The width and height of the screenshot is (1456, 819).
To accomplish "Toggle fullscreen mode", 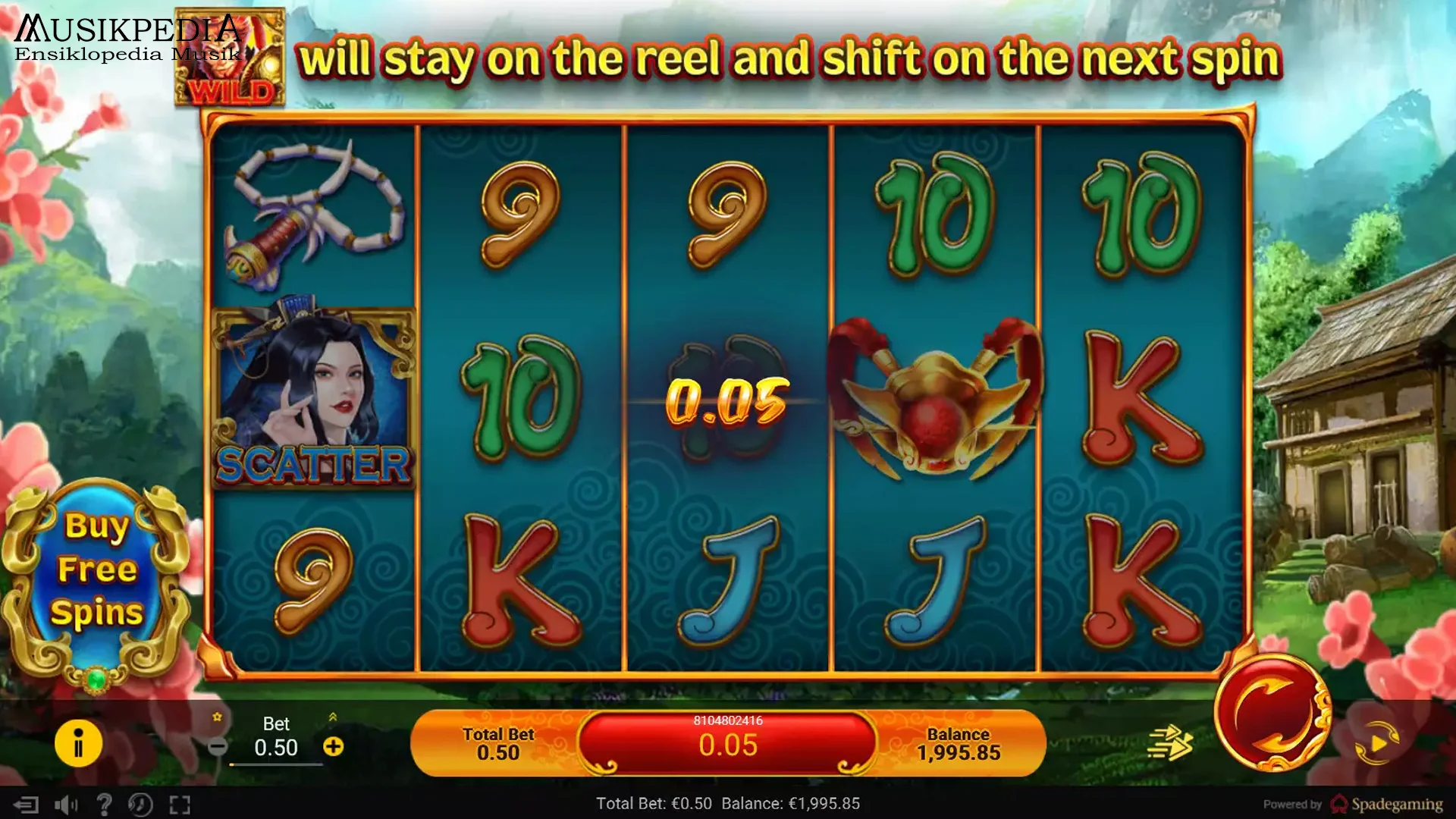I will click(180, 805).
